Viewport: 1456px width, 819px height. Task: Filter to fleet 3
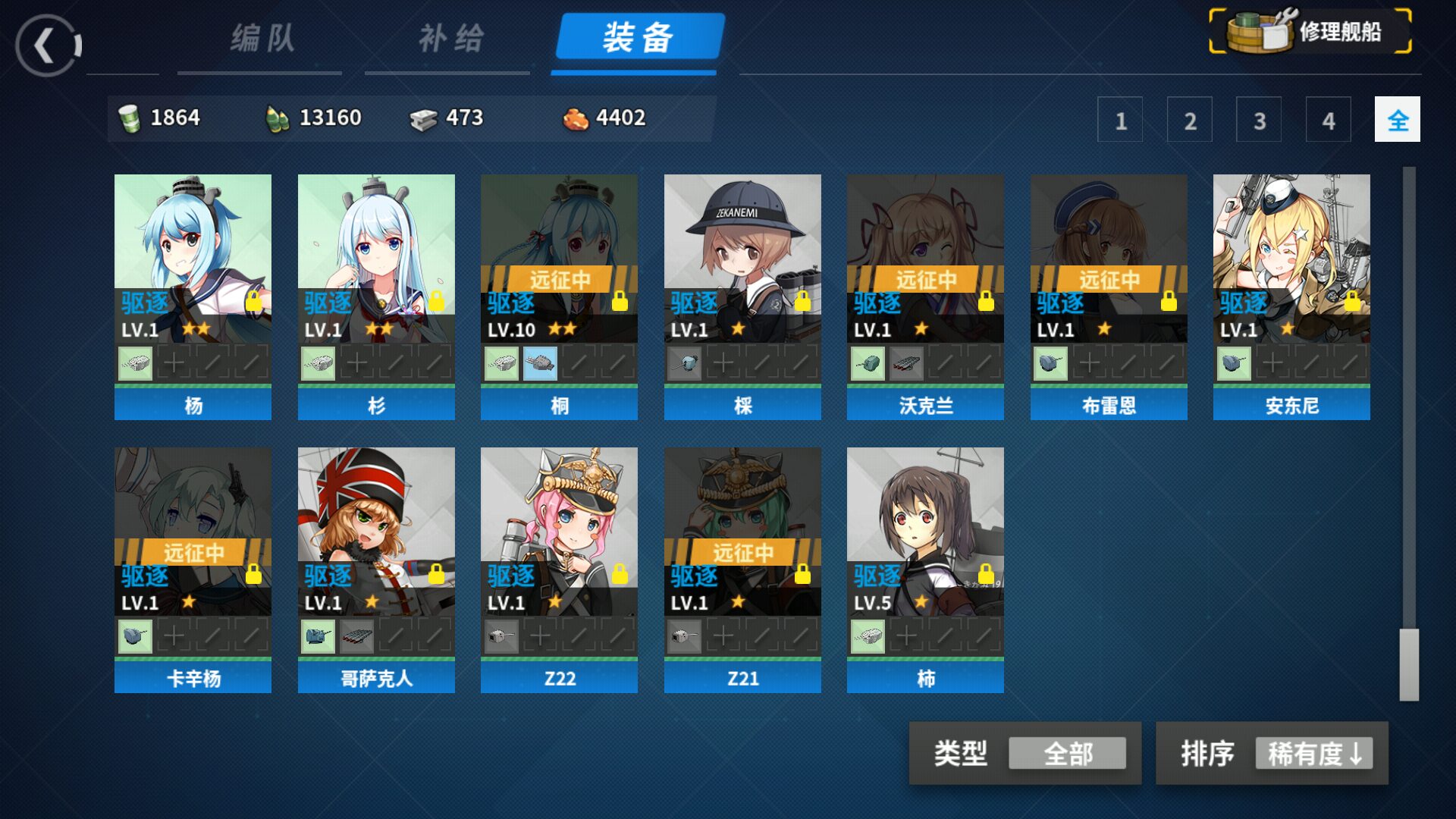pos(1259,120)
